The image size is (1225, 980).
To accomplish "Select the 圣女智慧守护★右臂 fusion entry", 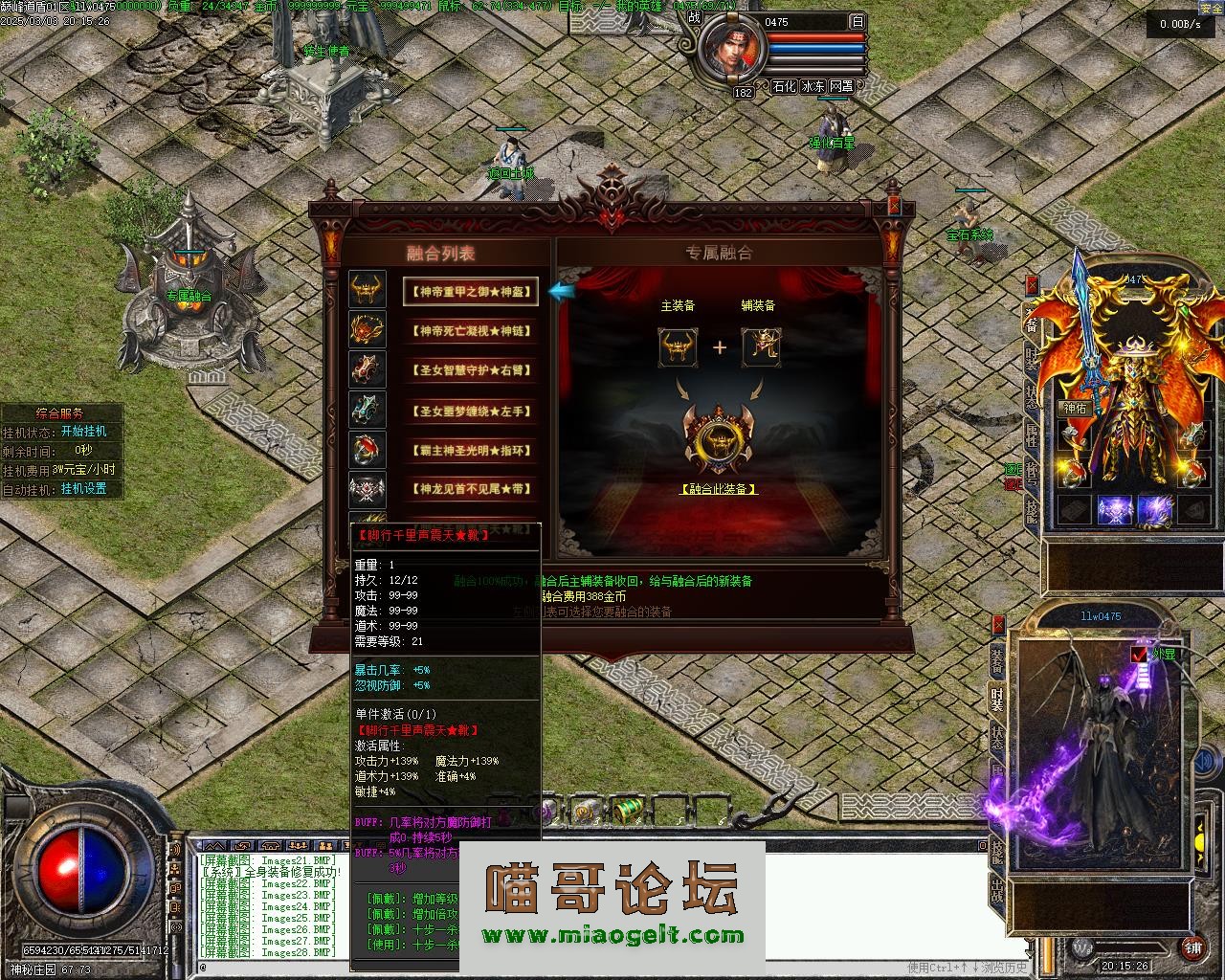I will [470, 370].
